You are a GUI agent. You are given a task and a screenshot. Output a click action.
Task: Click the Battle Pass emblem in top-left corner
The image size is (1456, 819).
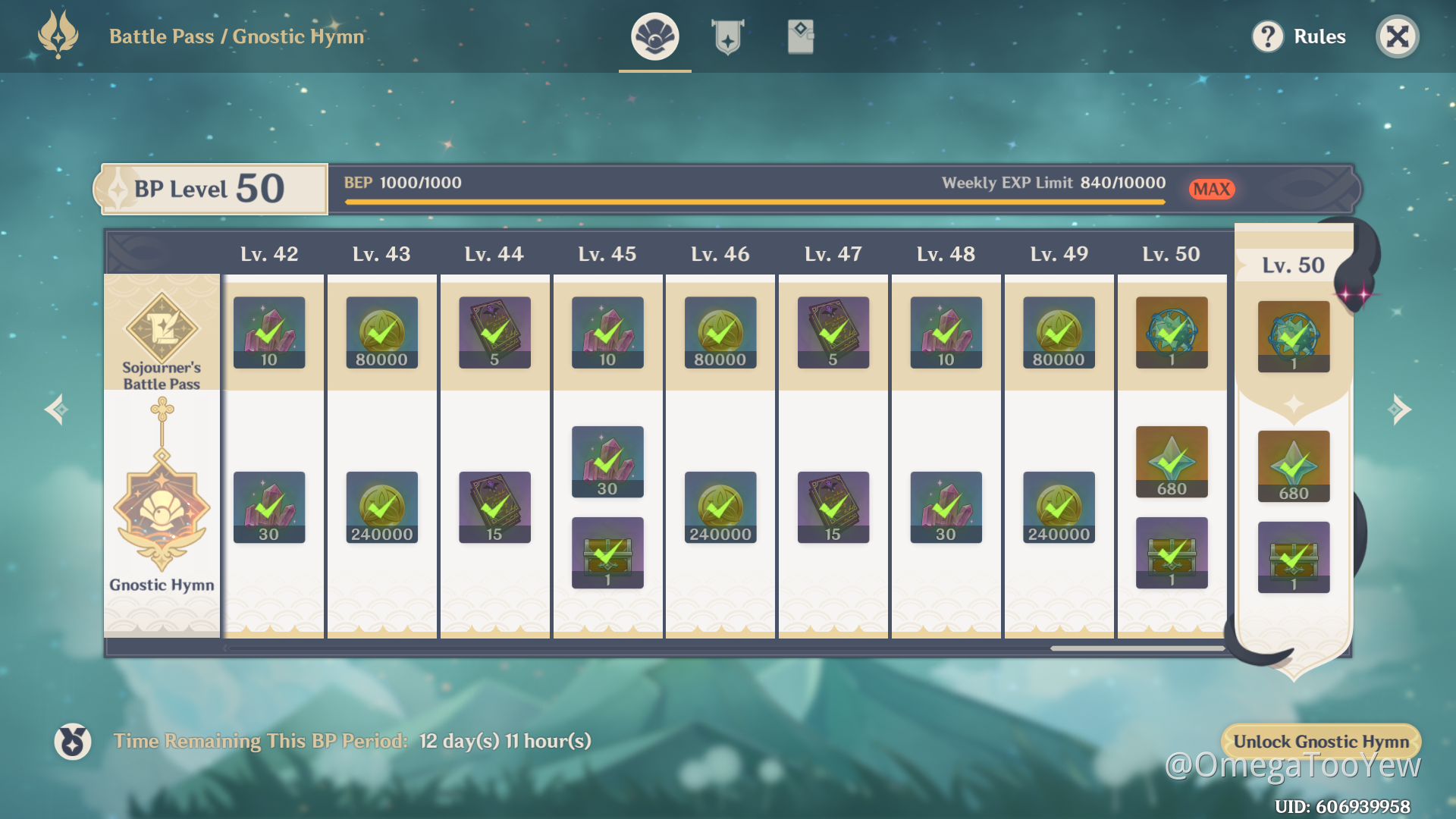pos(57,34)
